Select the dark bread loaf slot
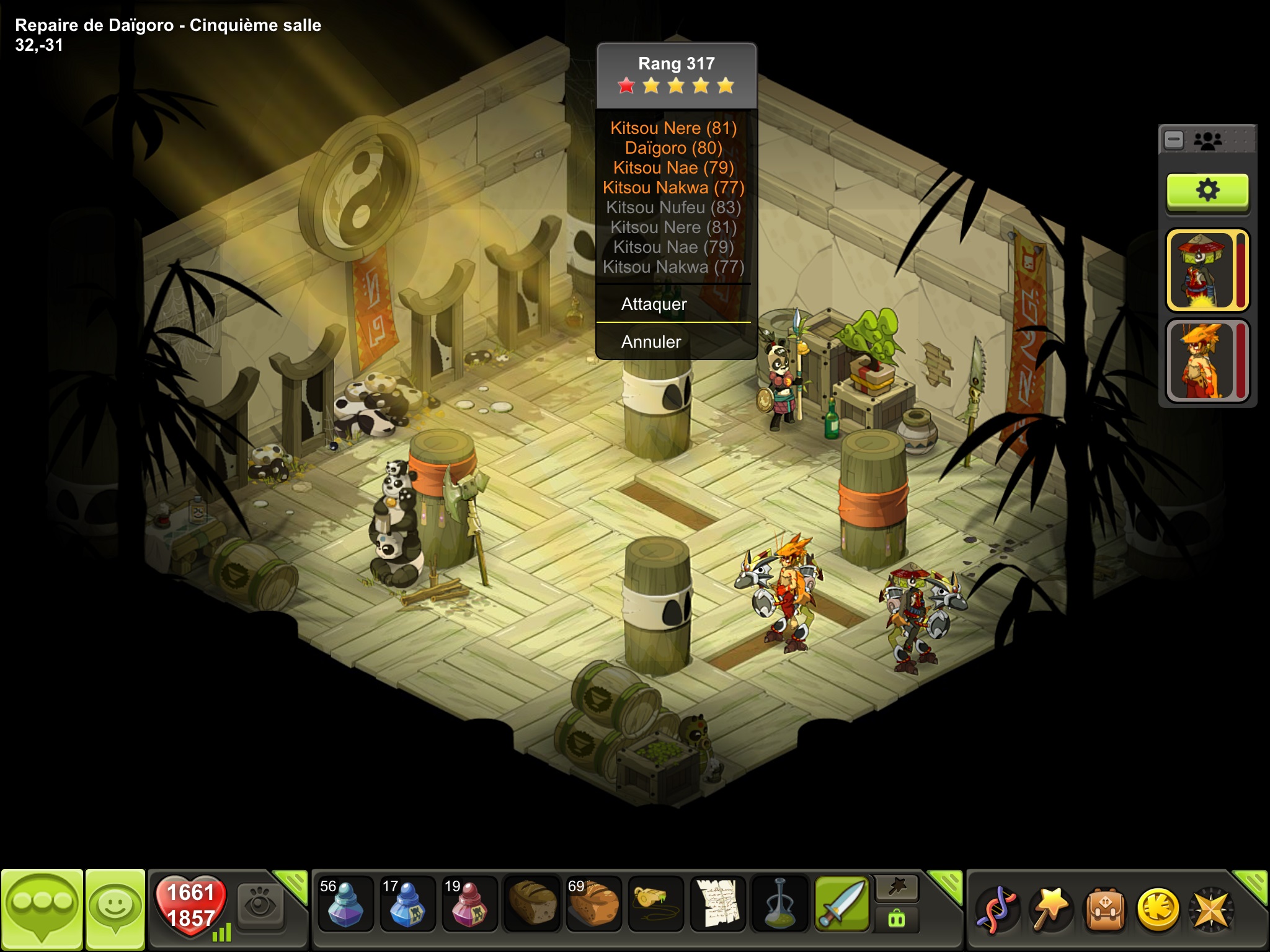This screenshot has height=952, width=1270. [531, 904]
